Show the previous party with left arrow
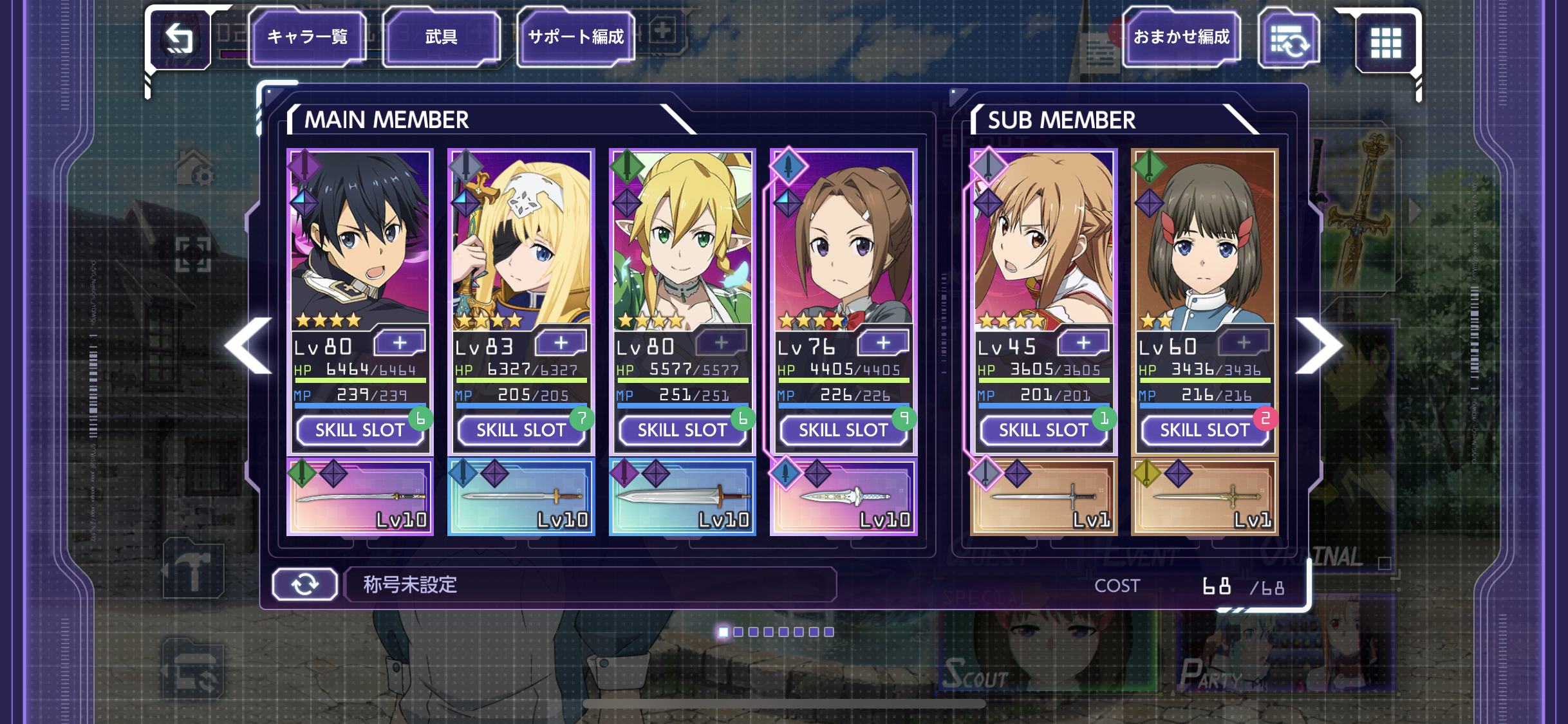The width and height of the screenshot is (1568, 724). coord(249,346)
